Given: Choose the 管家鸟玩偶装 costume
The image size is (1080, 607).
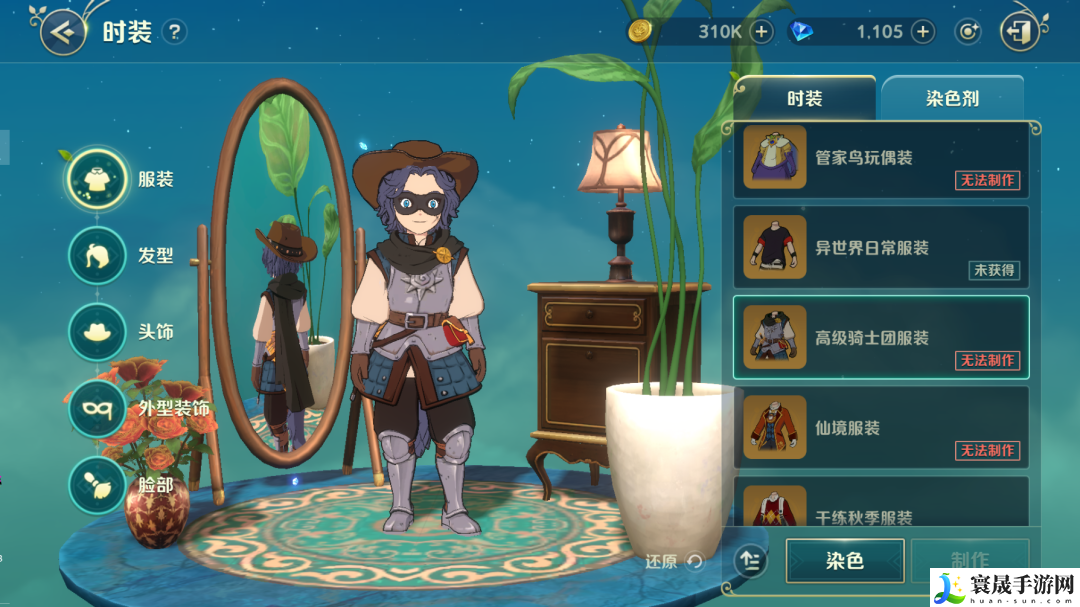Looking at the screenshot, I should coord(881,158).
